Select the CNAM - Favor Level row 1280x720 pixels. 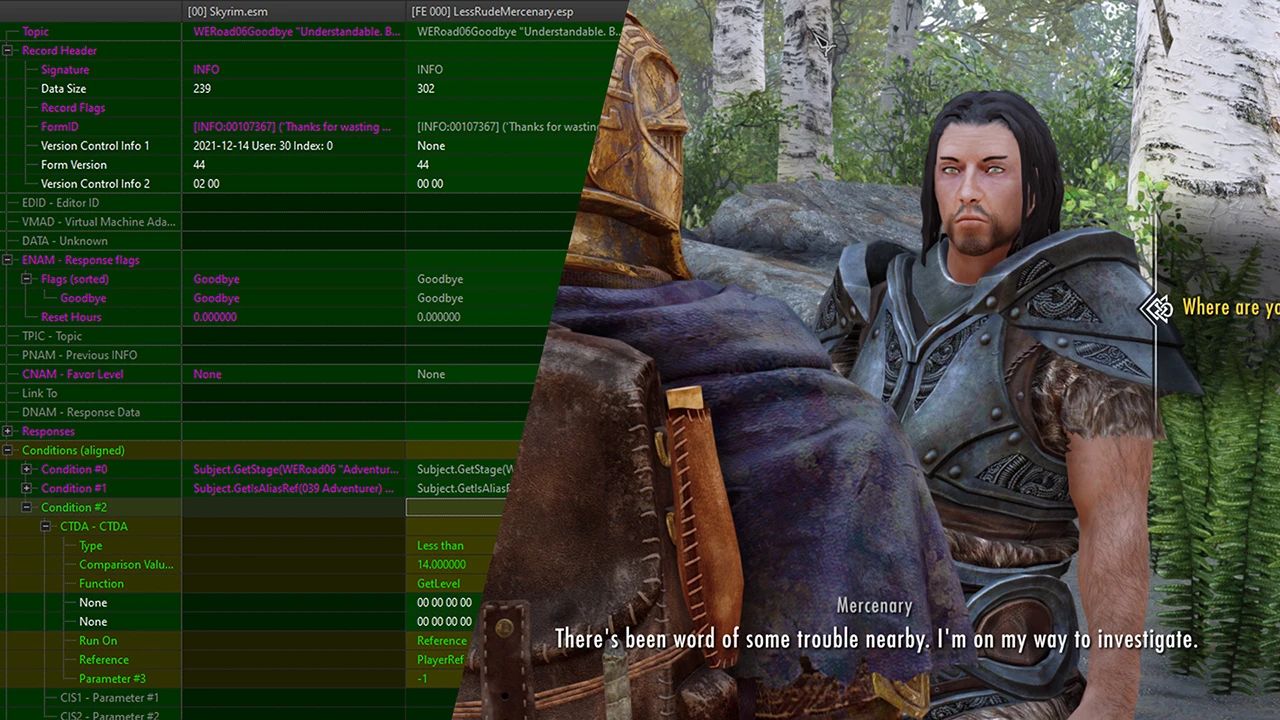(72, 374)
